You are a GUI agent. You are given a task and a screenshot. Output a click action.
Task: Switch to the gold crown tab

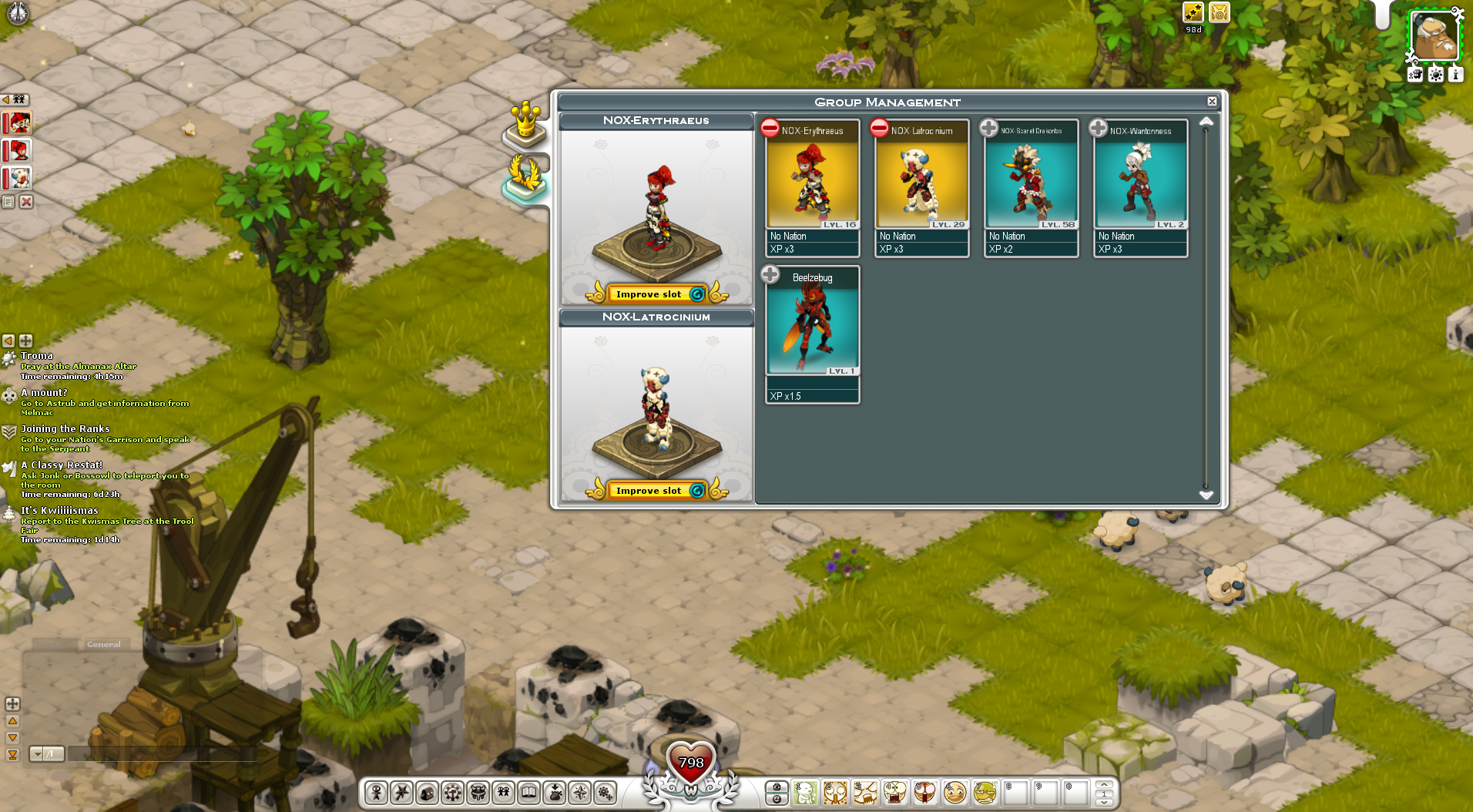(x=526, y=123)
